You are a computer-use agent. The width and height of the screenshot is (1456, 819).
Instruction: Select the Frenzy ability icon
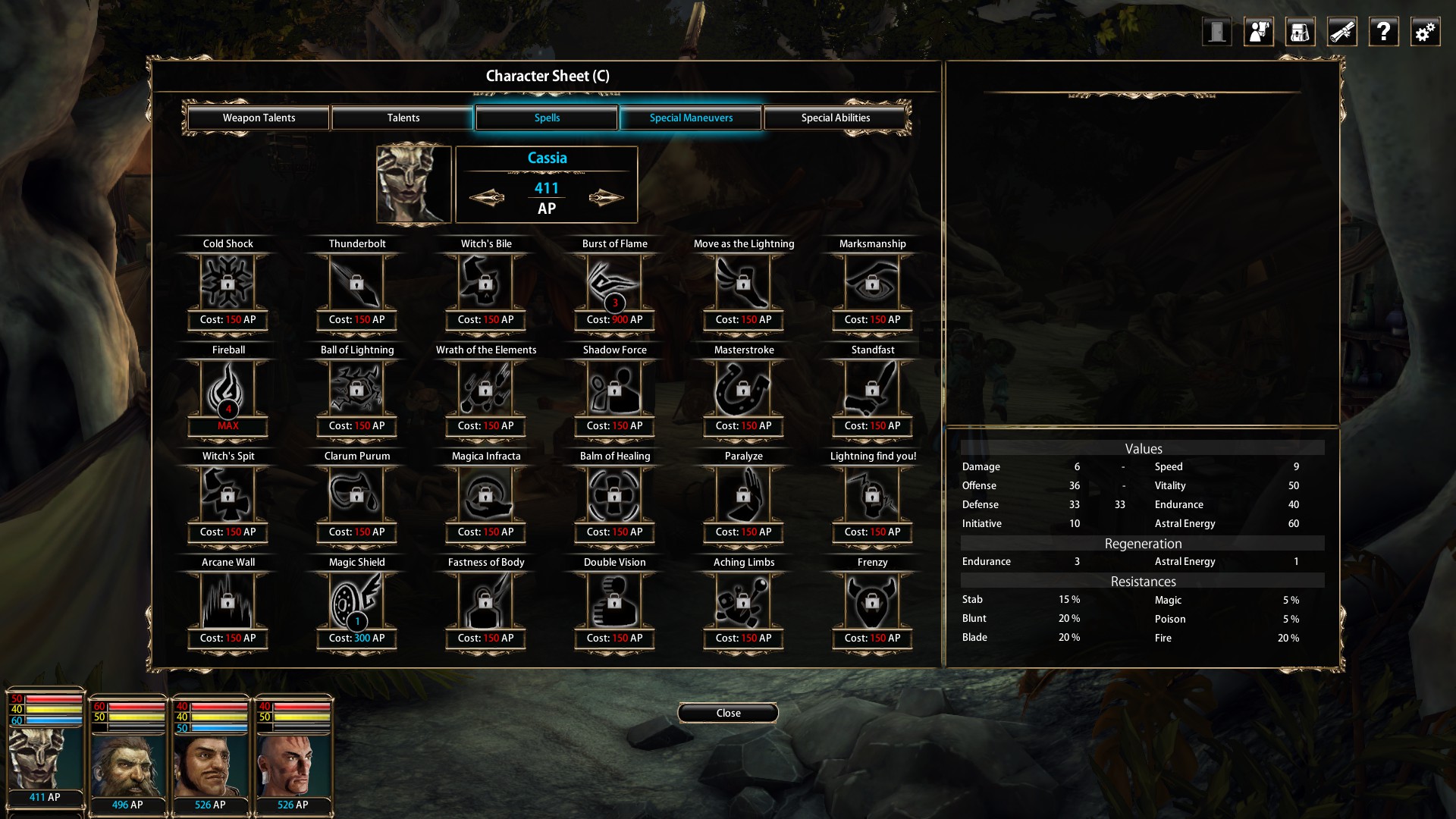click(872, 601)
